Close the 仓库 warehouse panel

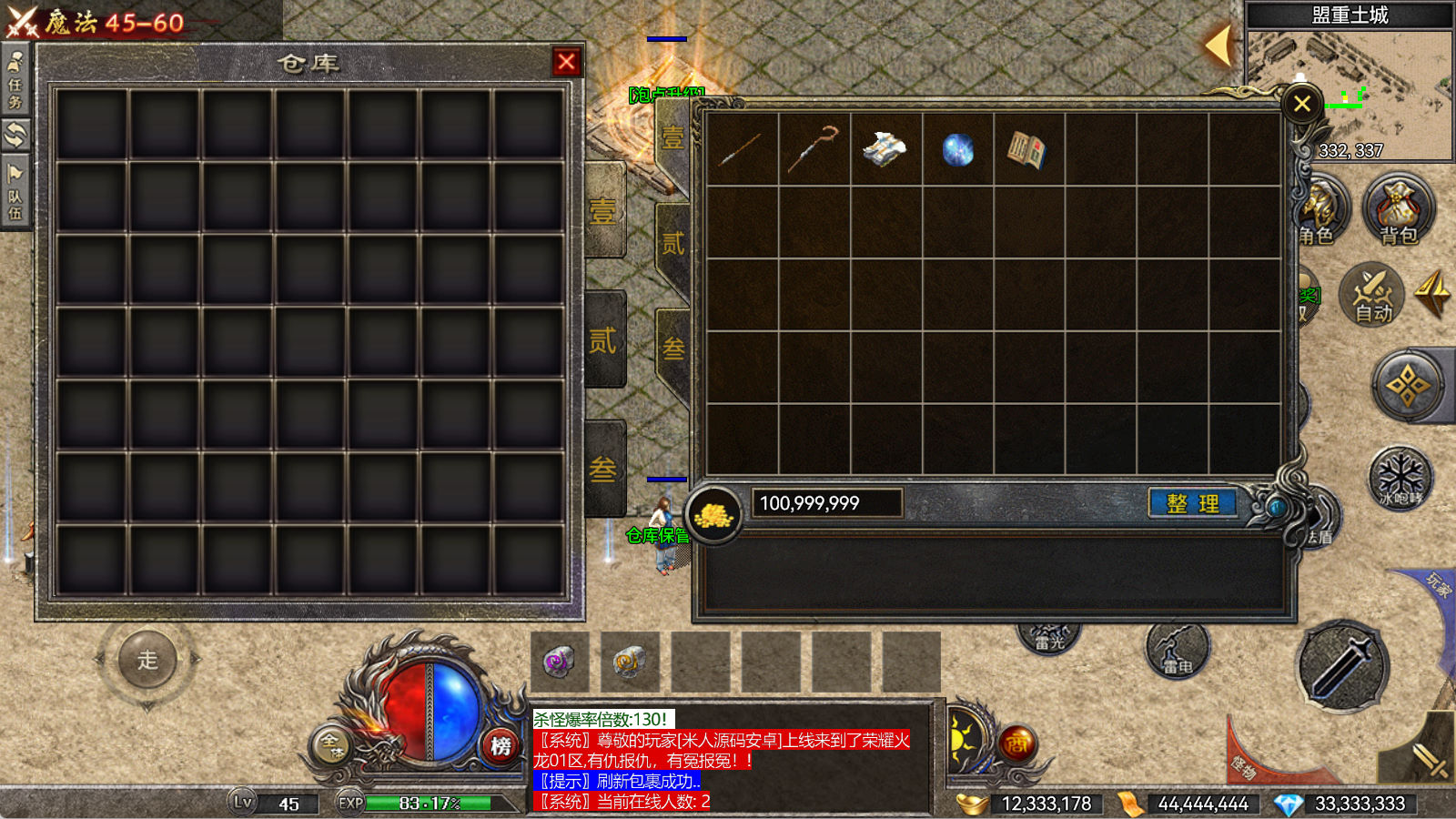click(x=566, y=62)
